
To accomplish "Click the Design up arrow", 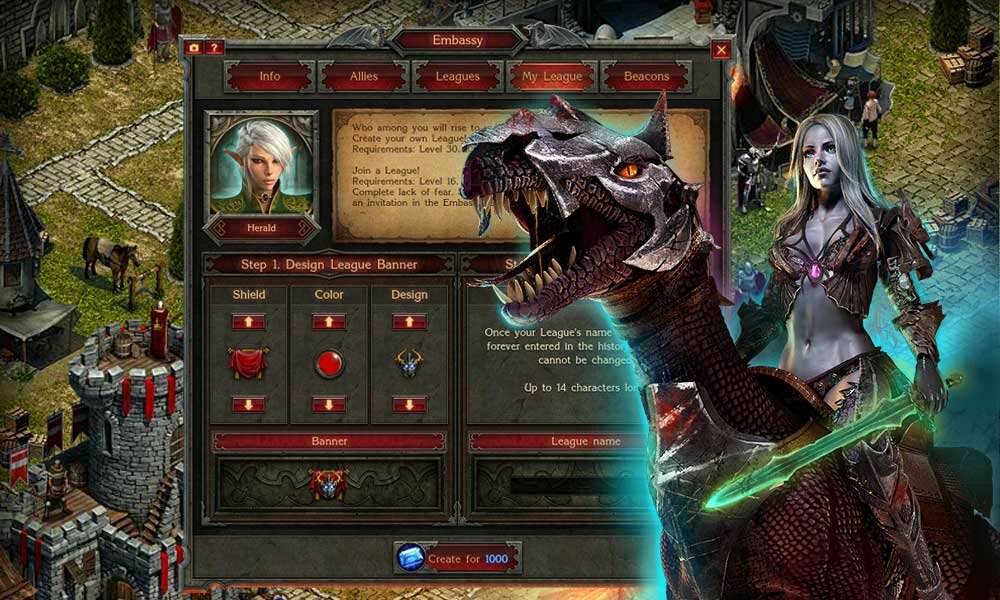I will pos(409,322).
